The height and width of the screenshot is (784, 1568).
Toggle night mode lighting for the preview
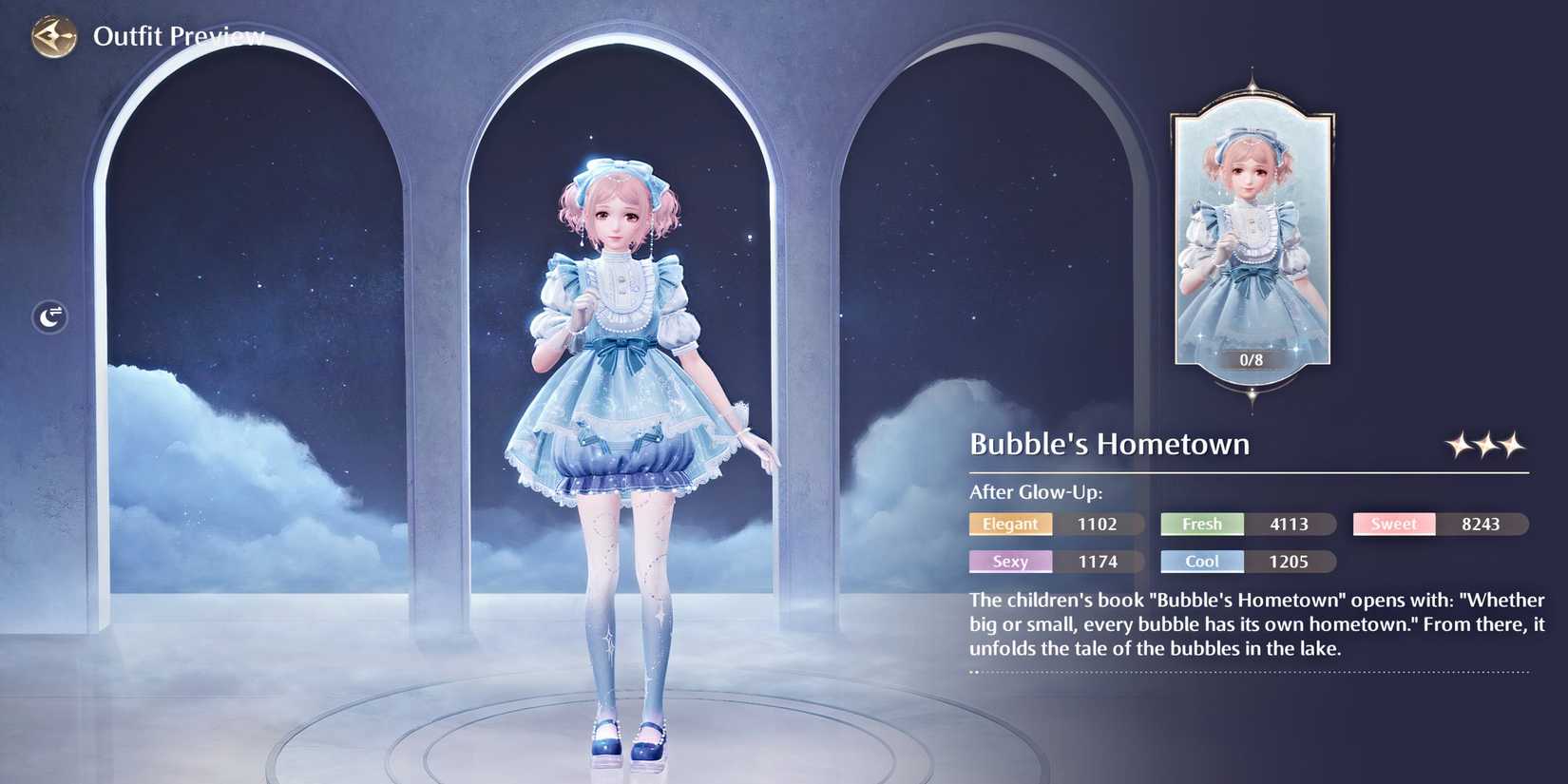click(x=48, y=316)
